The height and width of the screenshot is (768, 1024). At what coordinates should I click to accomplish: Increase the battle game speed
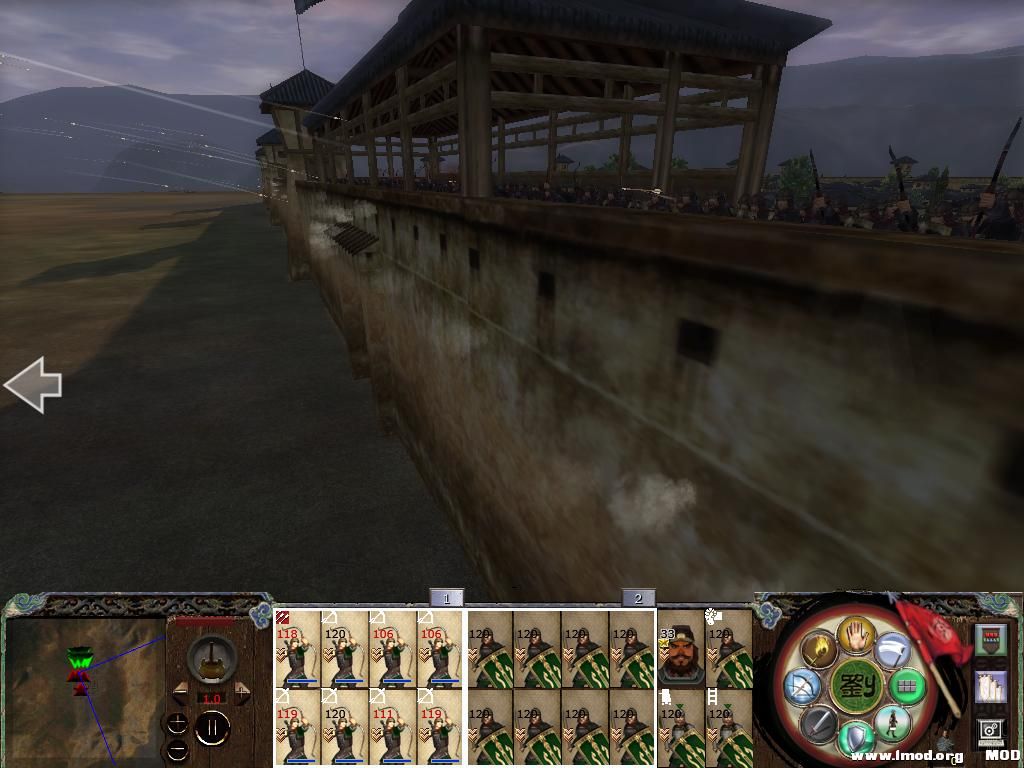pyautogui.click(x=241, y=692)
